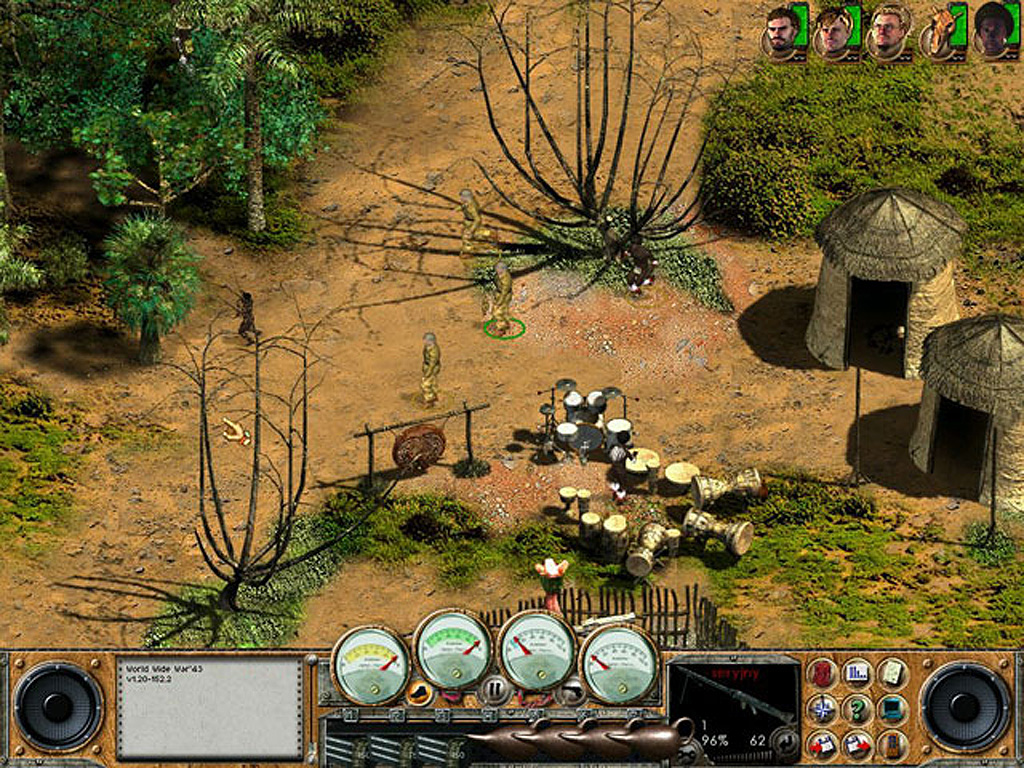Click the message log panel showing version text
Image resolution: width=1024 pixels, height=768 pixels.
click(209, 706)
